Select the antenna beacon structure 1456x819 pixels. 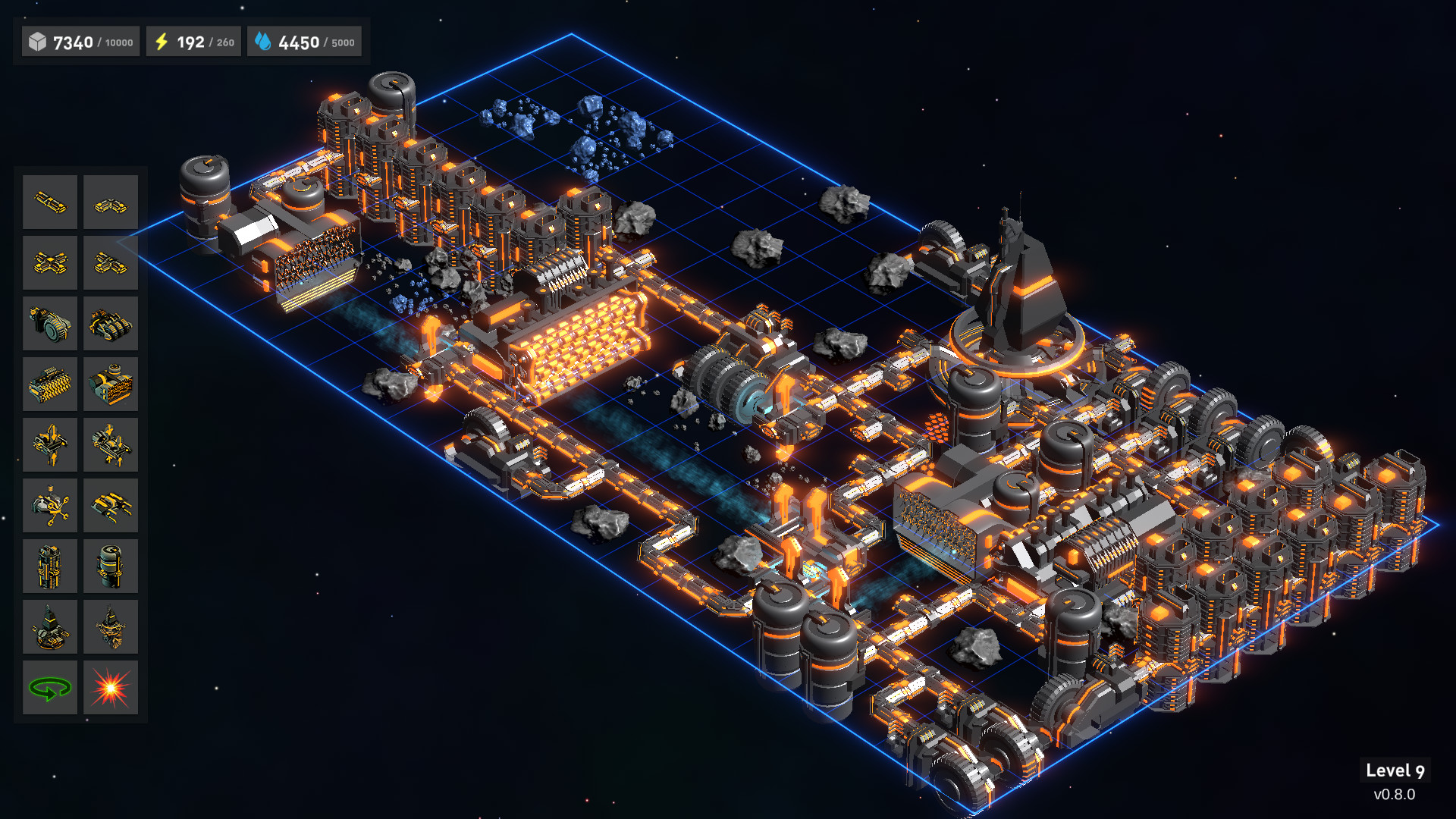[110, 626]
